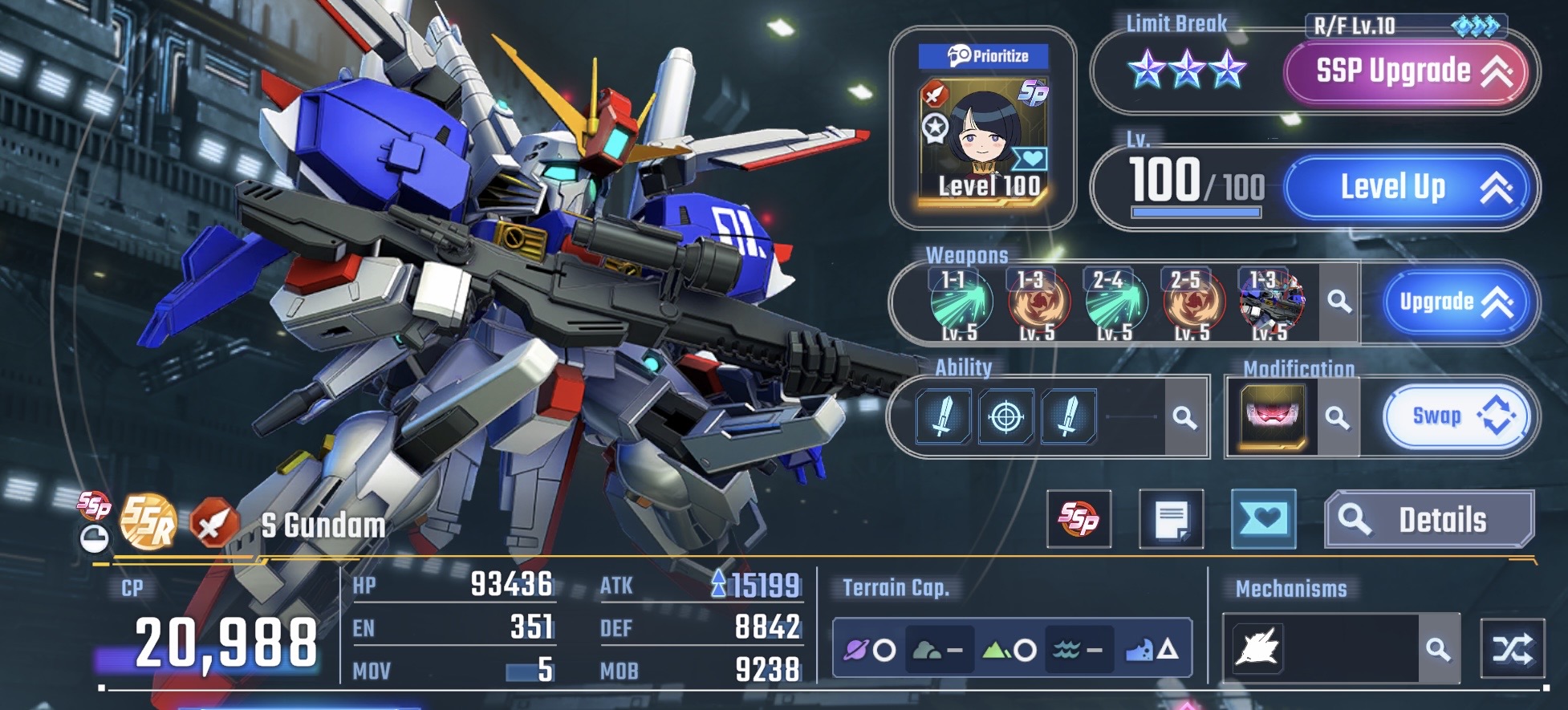Click the shuffle arrows button
1568x710 pixels.
tap(1512, 648)
